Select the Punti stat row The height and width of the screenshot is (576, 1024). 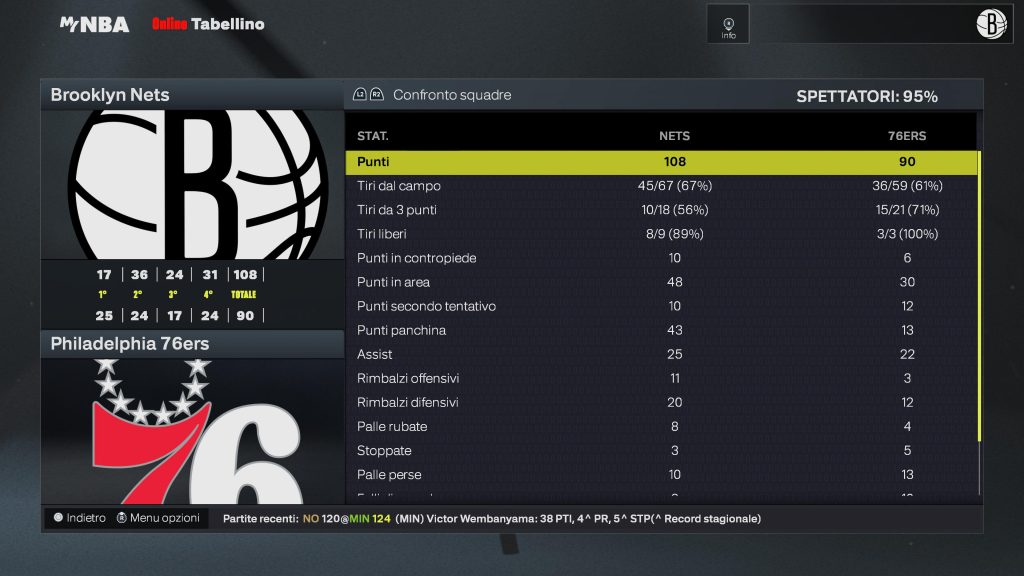(x=660, y=162)
